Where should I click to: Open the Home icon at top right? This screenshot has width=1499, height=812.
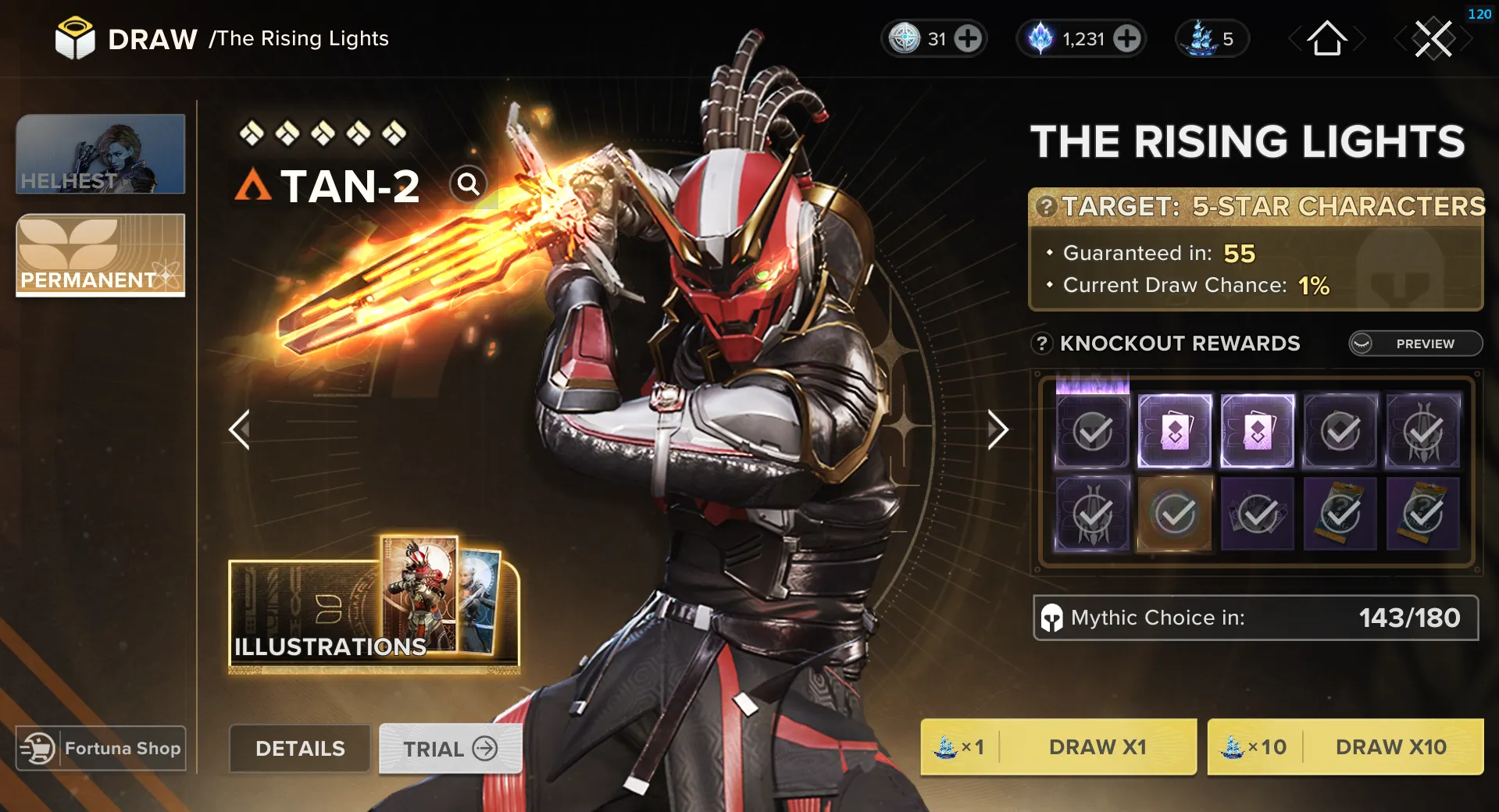tap(1326, 39)
